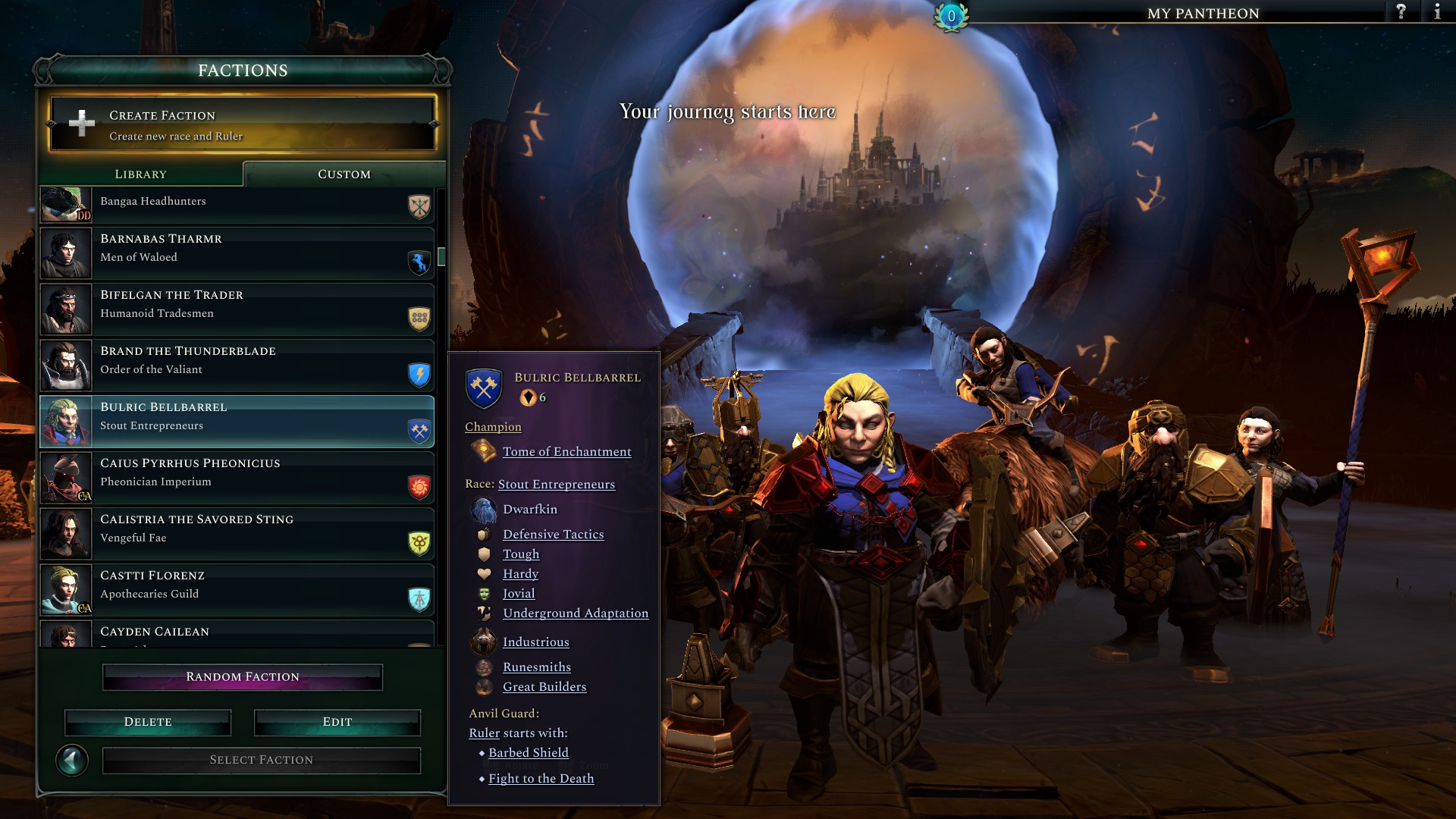Edit the selected faction
Screen dimensions: 1456x819
tap(337, 723)
